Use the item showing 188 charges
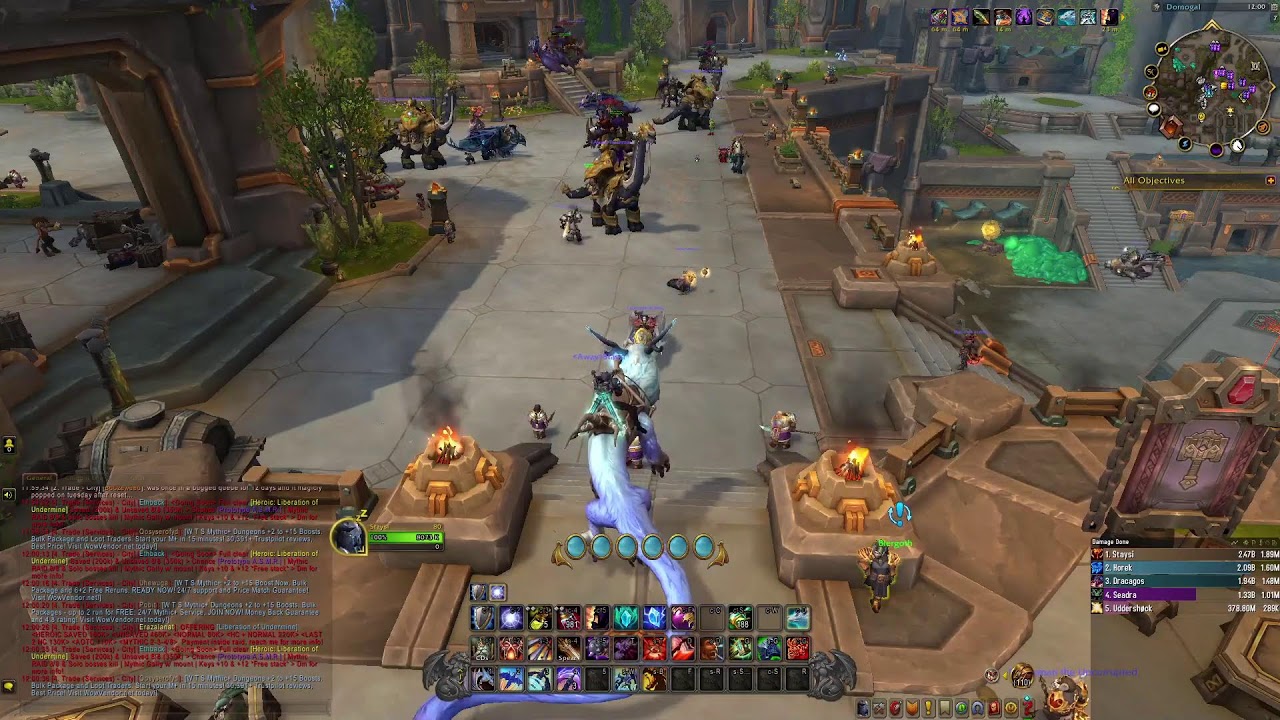Viewport: 1280px width, 720px height. [740, 619]
